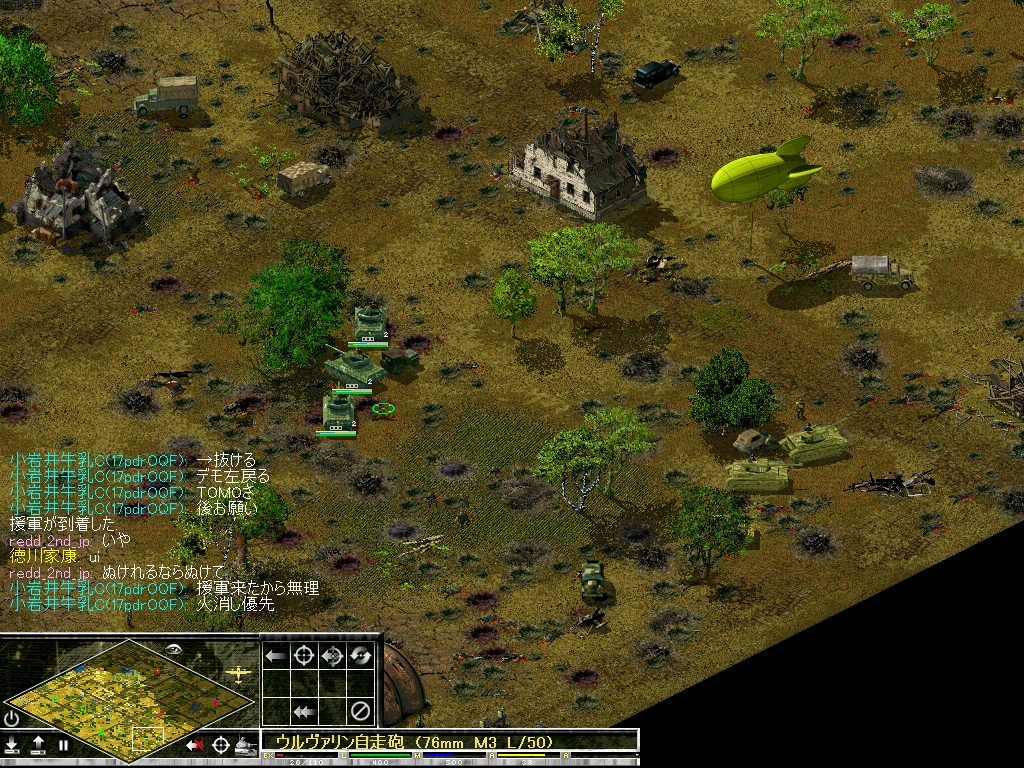1024x768 pixels.
Task: Select the top tank in the group
Action: click(x=370, y=322)
